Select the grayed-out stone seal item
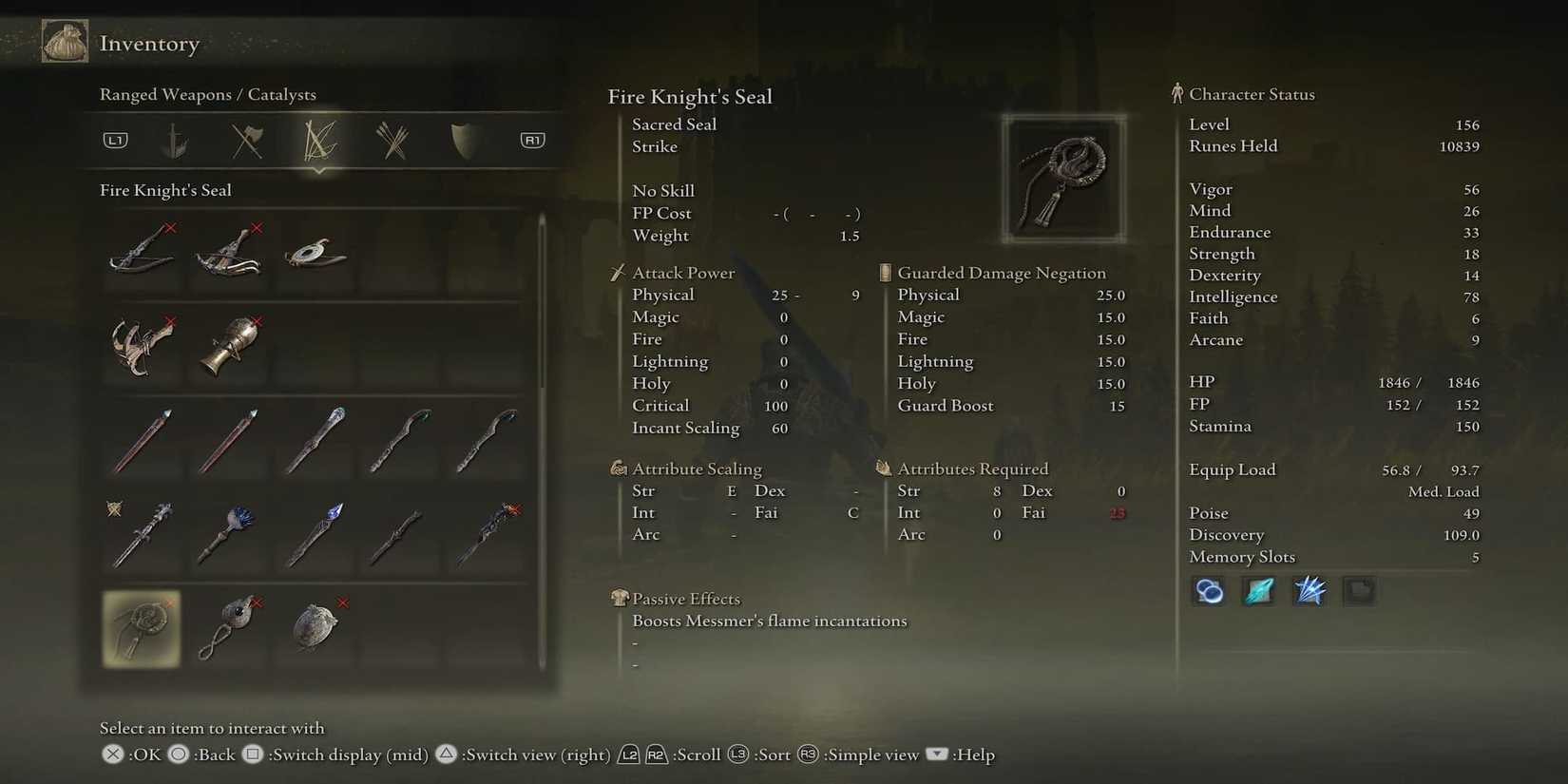This screenshot has width=1568, height=784. 316,627
